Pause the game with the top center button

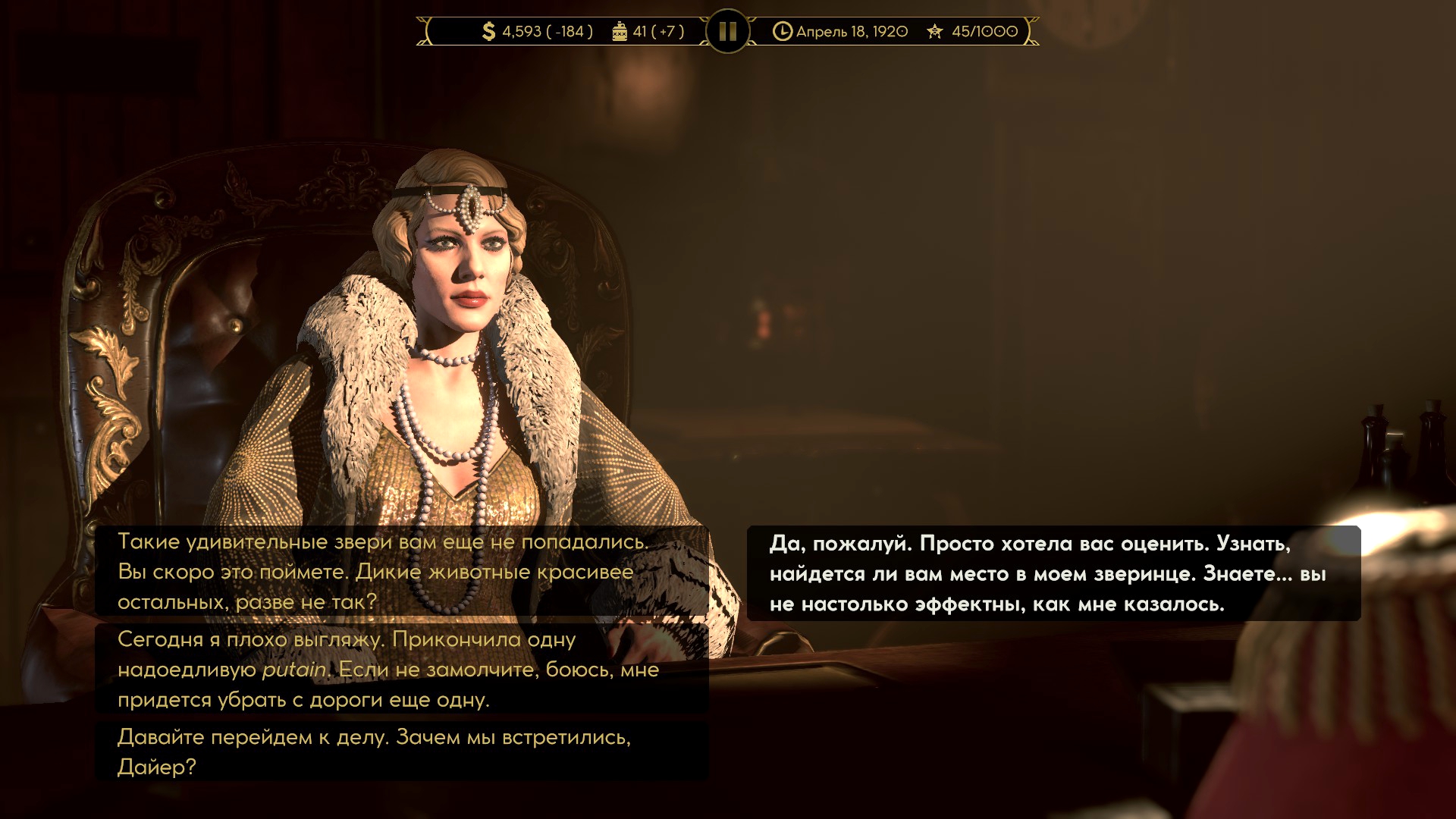pos(727,31)
